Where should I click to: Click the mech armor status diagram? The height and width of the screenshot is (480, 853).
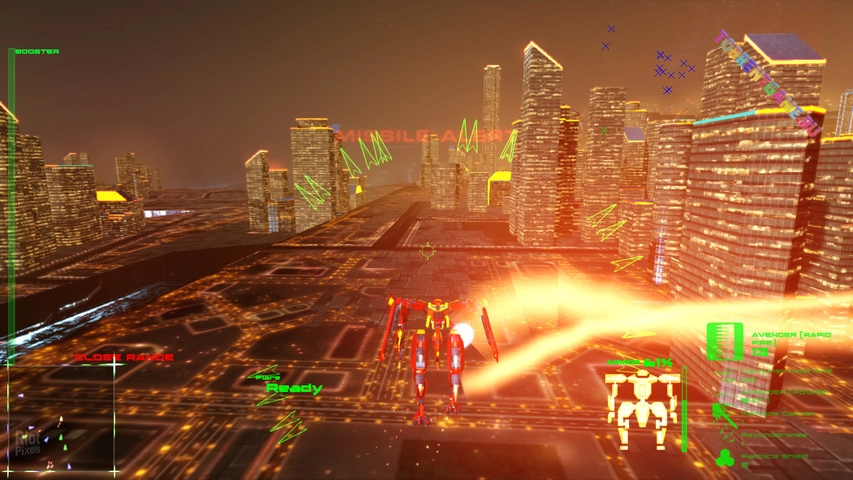pyautogui.click(x=641, y=408)
